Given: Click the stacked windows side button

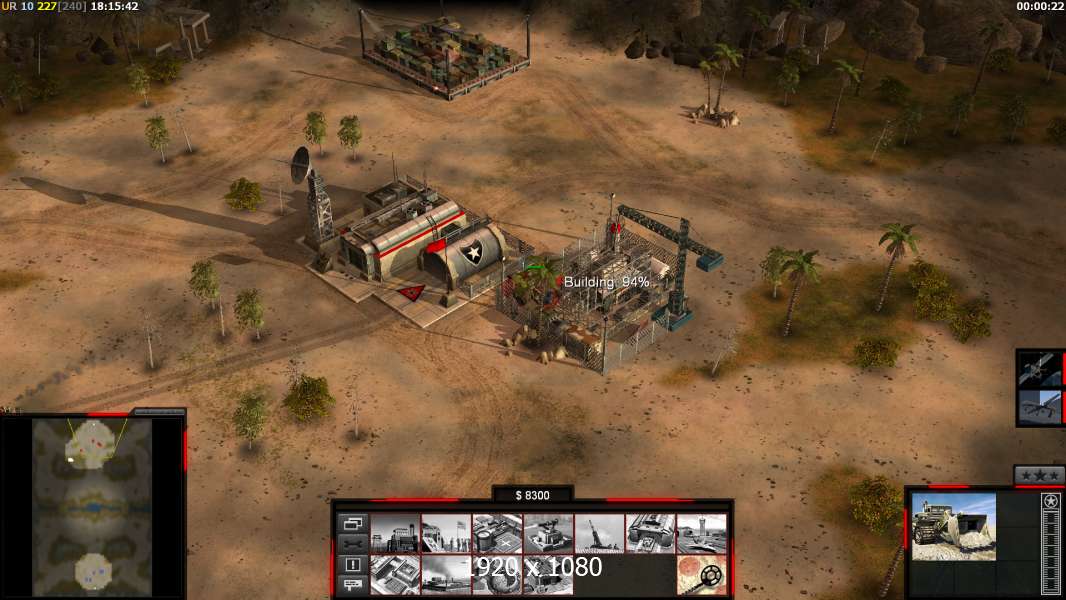Looking at the screenshot, I should tap(353, 523).
